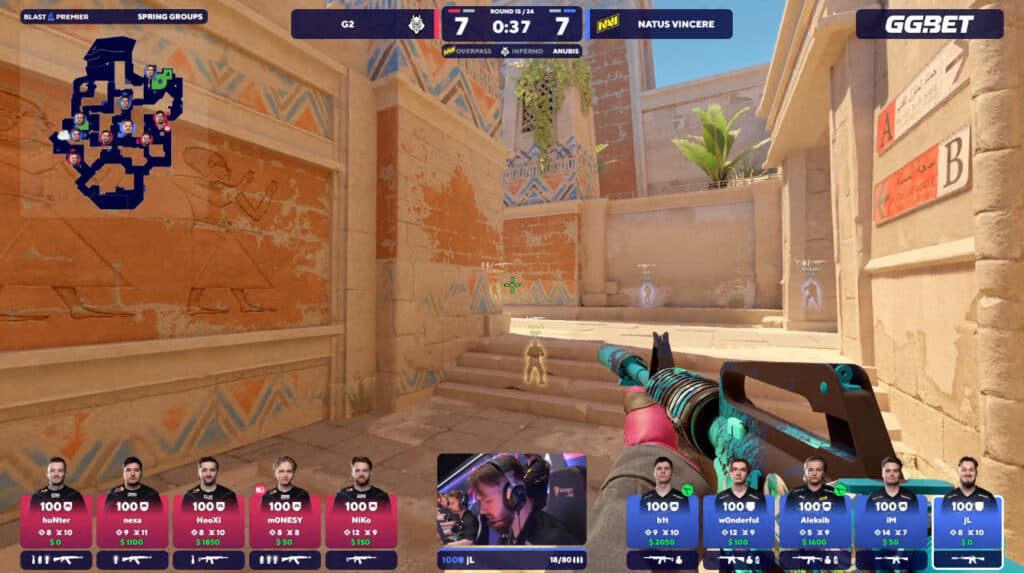The width and height of the screenshot is (1024, 573).
Task: Click the minimap overview
Action: coord(117,120)
